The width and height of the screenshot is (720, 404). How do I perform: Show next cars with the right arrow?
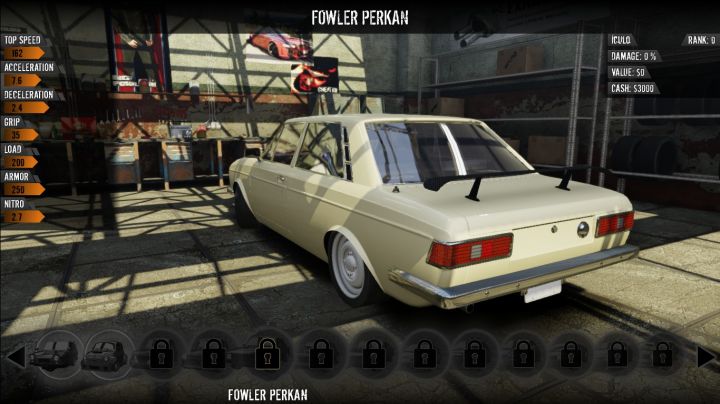706,356
